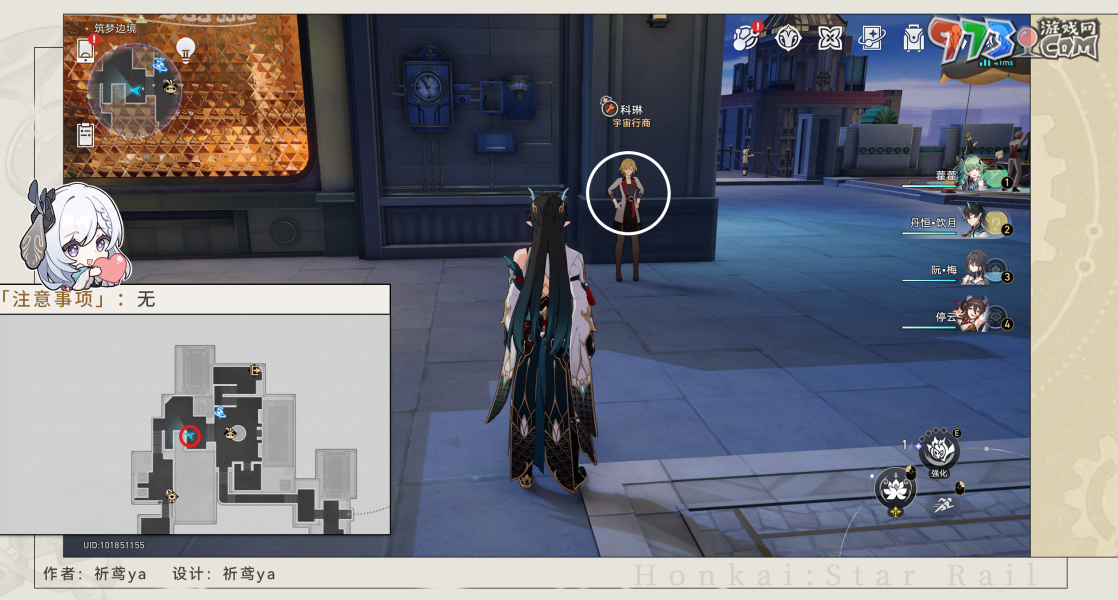1118x600 pixels.
Task: Open the round emblem icon beside the alert
Action: [x=787, y=38]
